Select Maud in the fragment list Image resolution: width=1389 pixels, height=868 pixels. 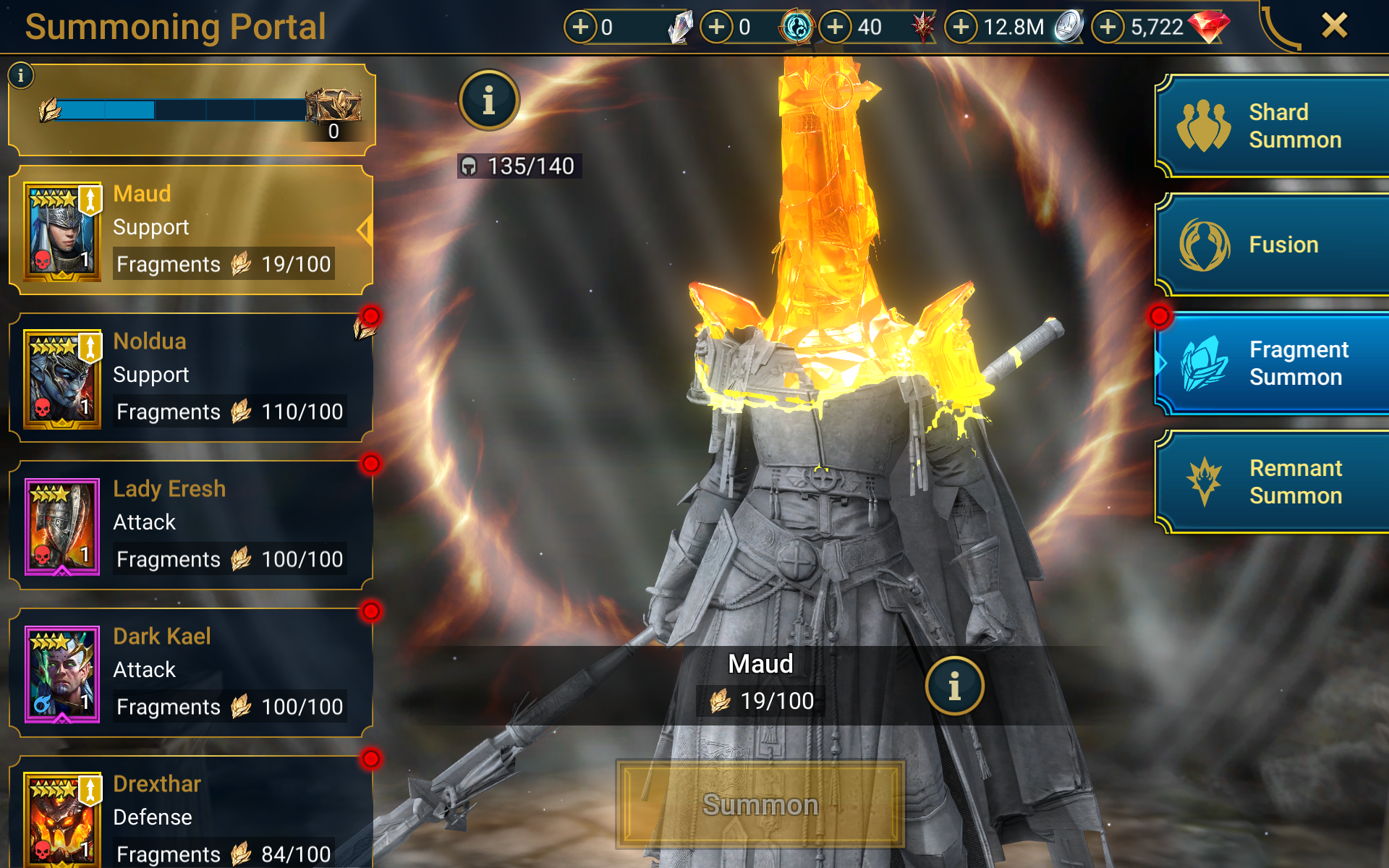(x=191, y=230)
